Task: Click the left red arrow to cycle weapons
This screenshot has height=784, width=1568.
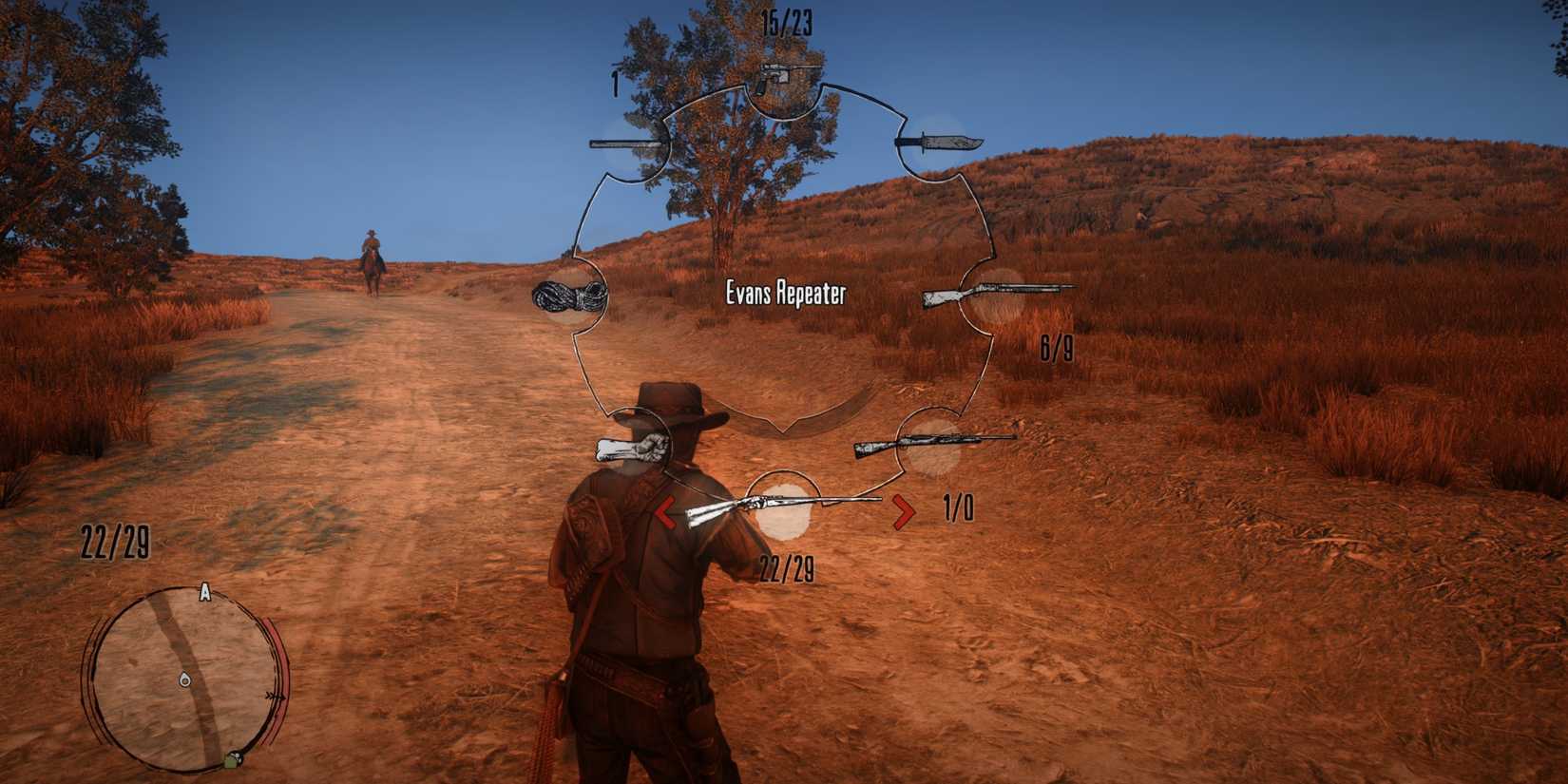Action: (665, 510)
